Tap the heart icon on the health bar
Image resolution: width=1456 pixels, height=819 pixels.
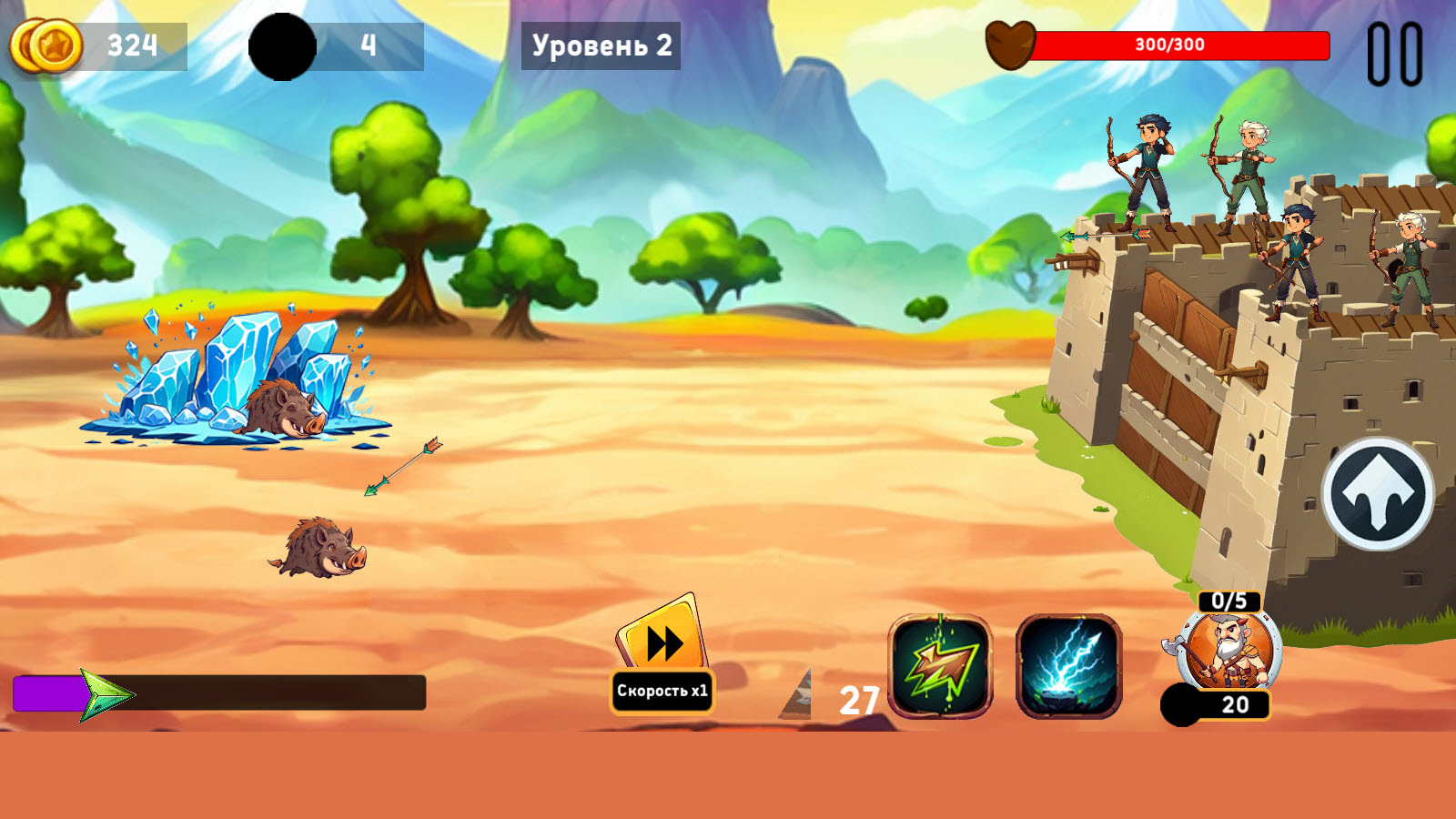(1010, 43)
